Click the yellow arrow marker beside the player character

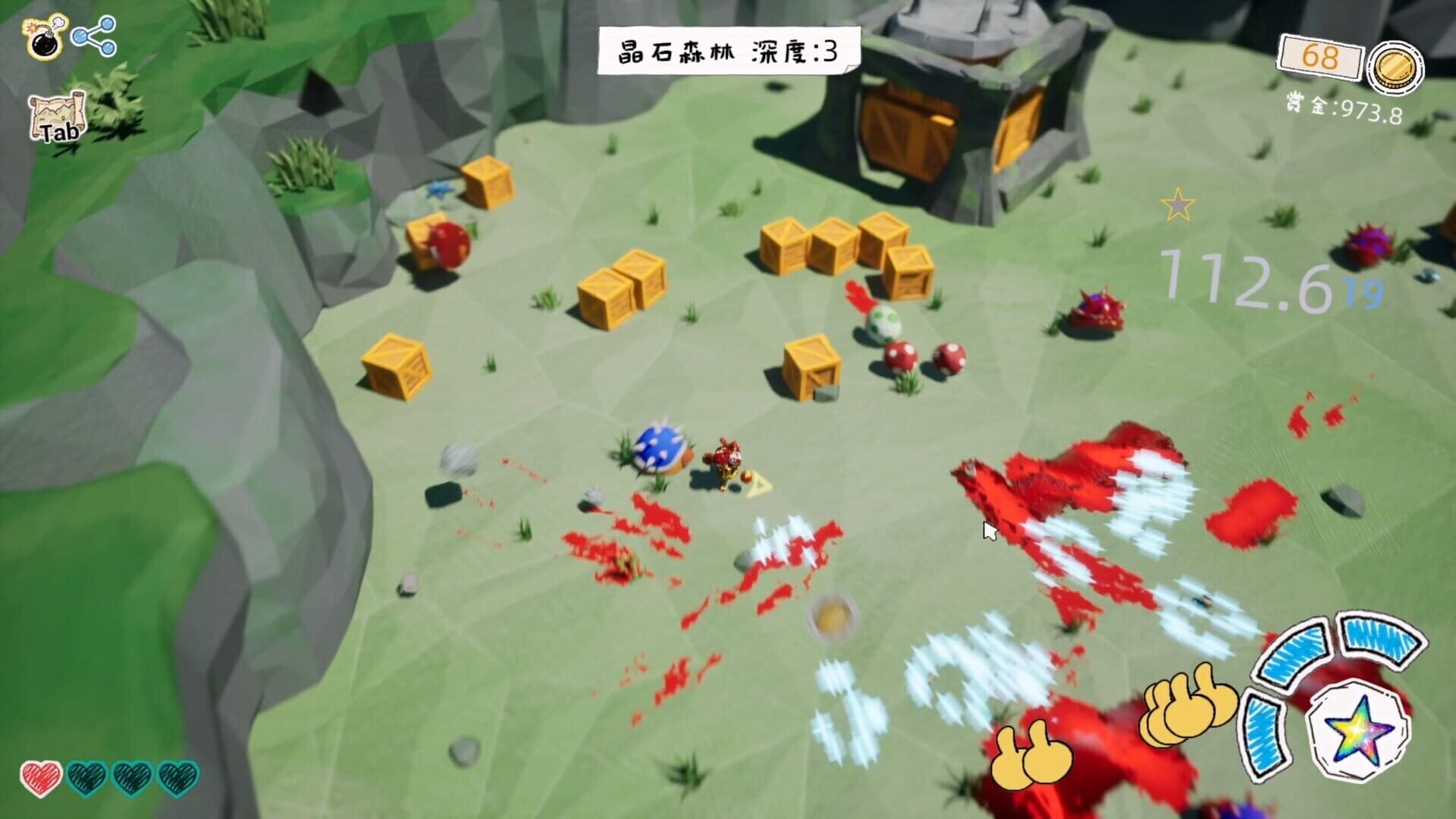pos(758,483)
